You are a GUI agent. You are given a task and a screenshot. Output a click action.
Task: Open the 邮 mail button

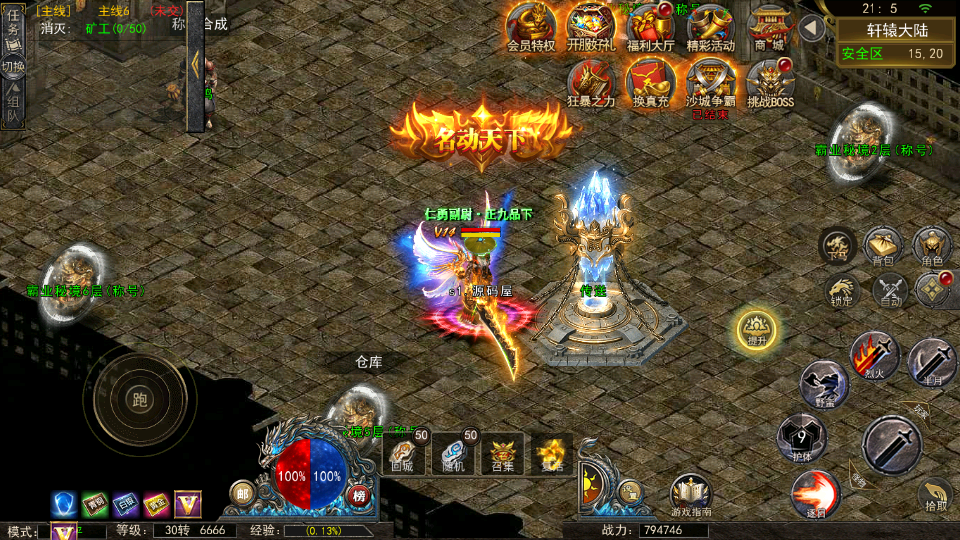tap(242, 493)
